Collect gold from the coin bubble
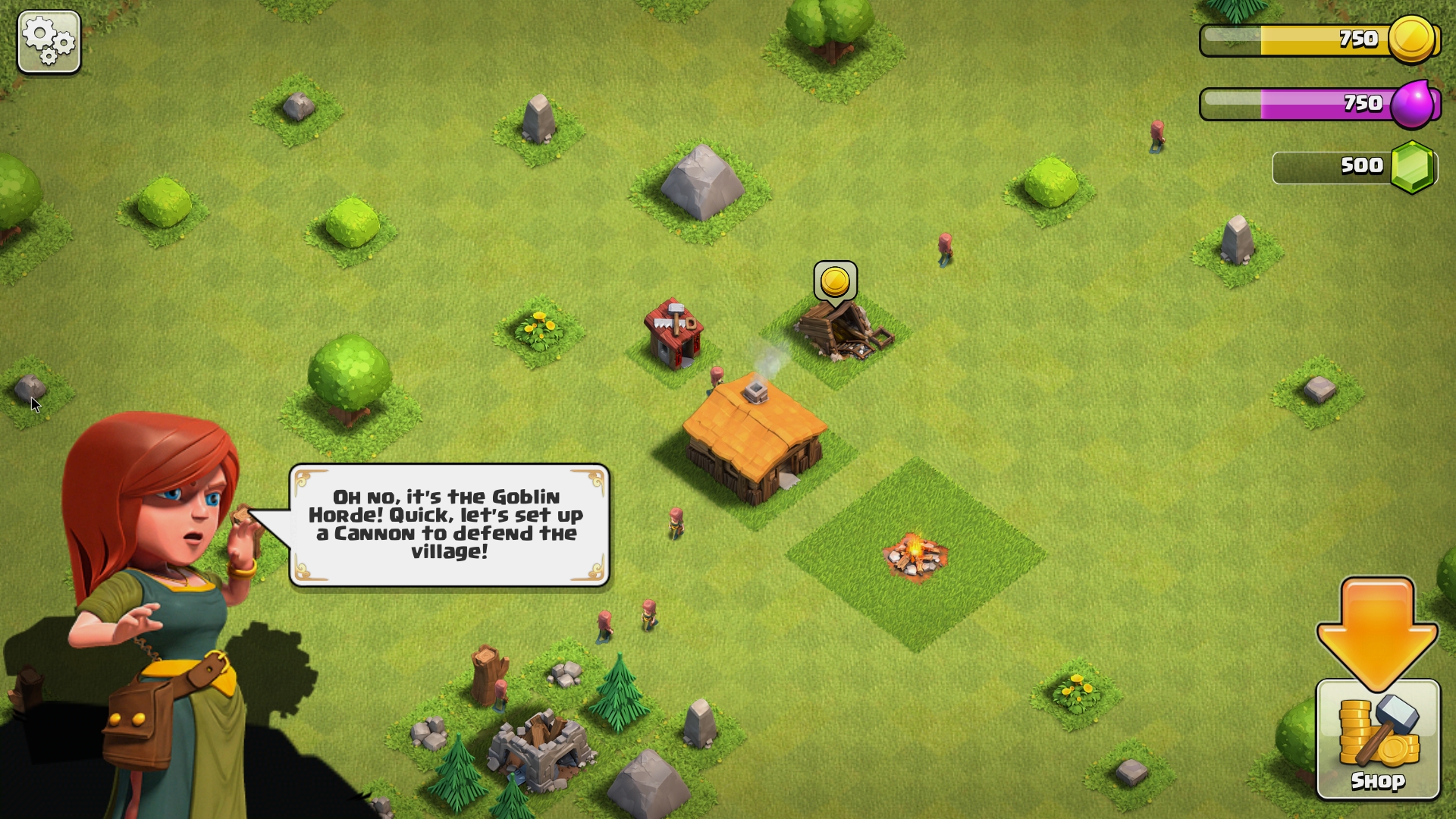The width and height of the screenshot is (1456, 819). [835, 282]
